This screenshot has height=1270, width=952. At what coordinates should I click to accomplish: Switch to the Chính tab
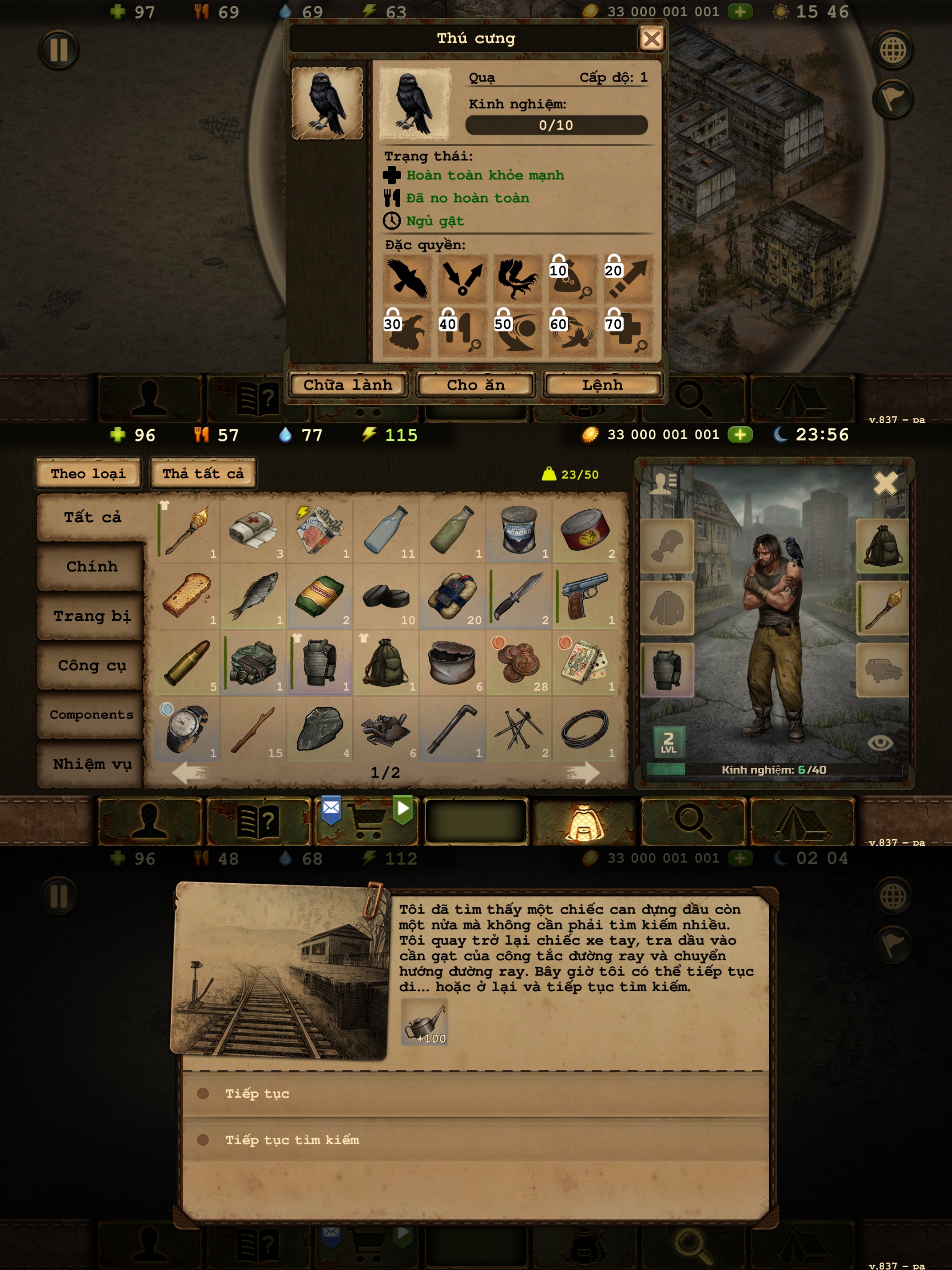[x=91, y=567]
